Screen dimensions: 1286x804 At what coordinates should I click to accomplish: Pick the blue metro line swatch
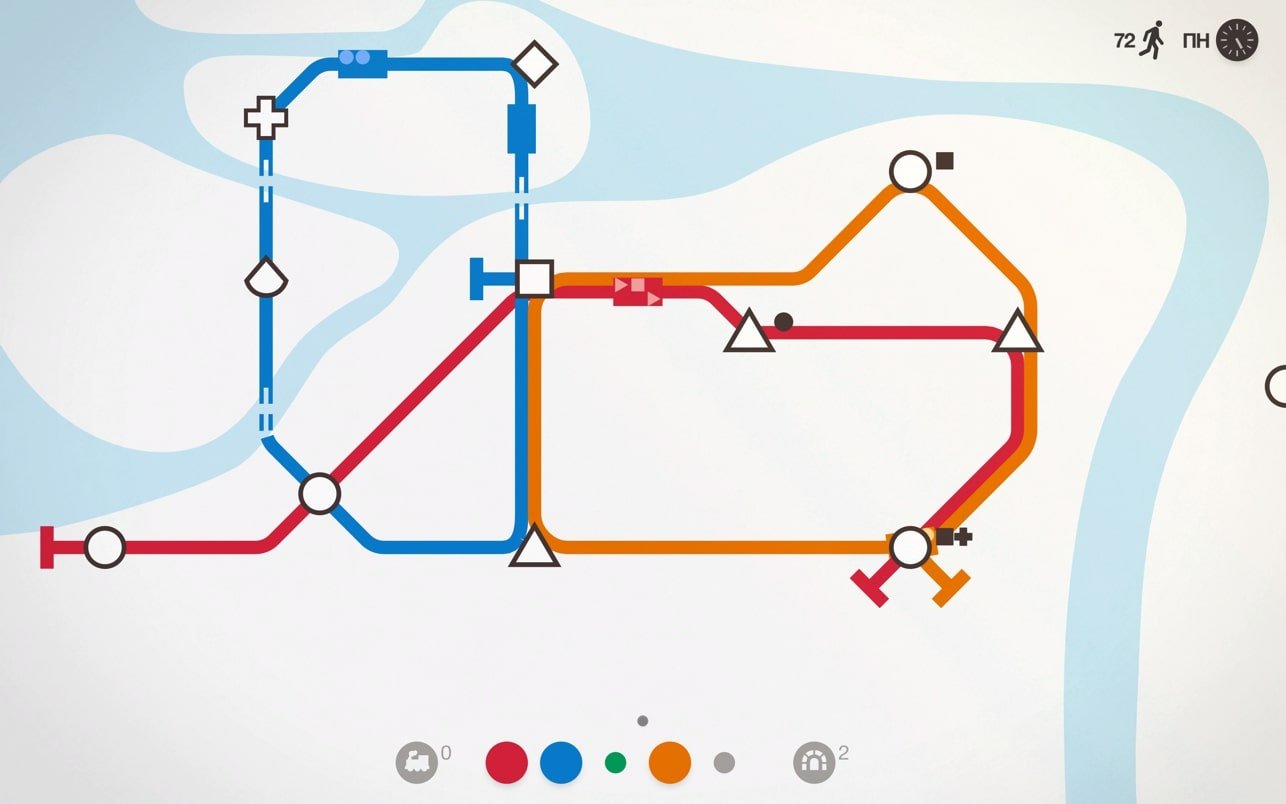point(561,763)
